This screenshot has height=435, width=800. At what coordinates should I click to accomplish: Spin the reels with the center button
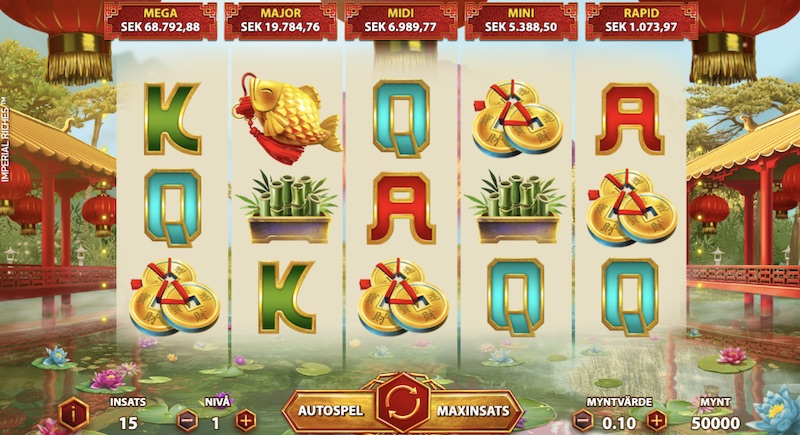tap(401, 410)
